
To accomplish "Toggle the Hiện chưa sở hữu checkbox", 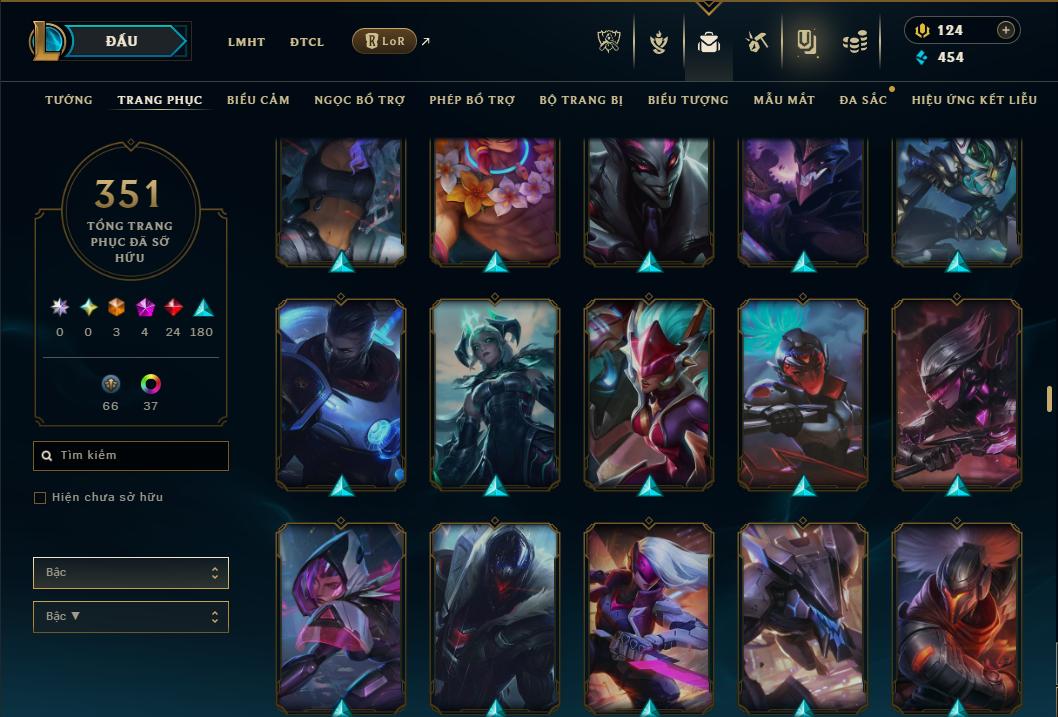I will (40, 498).
